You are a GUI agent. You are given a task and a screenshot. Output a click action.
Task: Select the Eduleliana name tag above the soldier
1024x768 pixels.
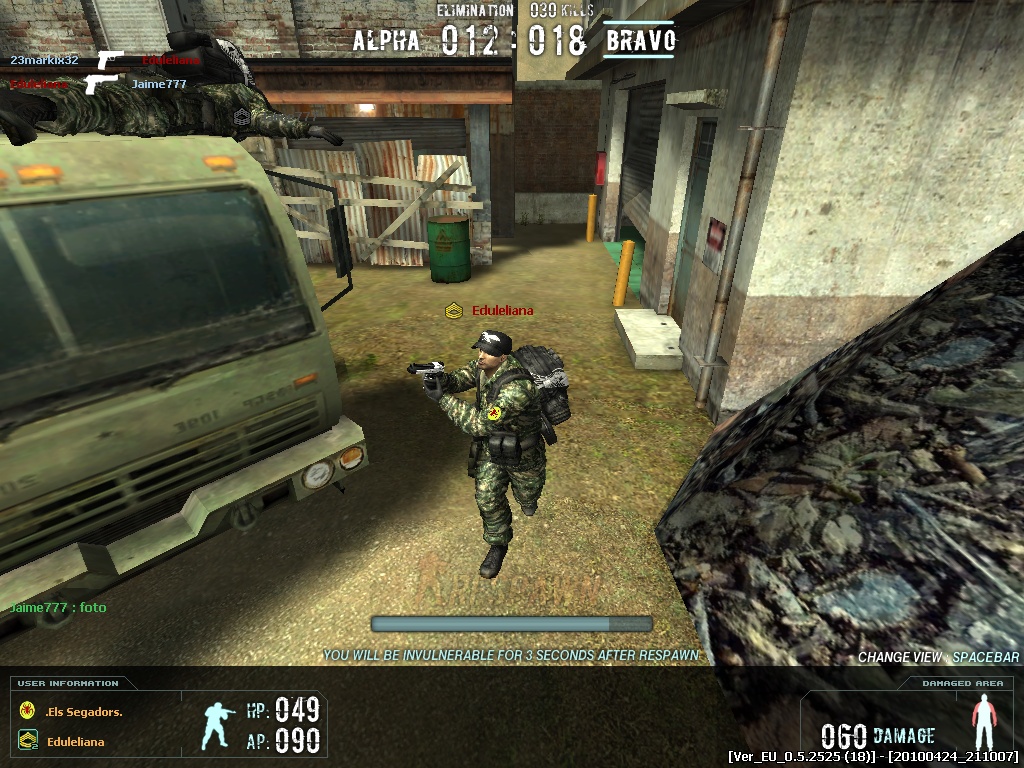502,311
